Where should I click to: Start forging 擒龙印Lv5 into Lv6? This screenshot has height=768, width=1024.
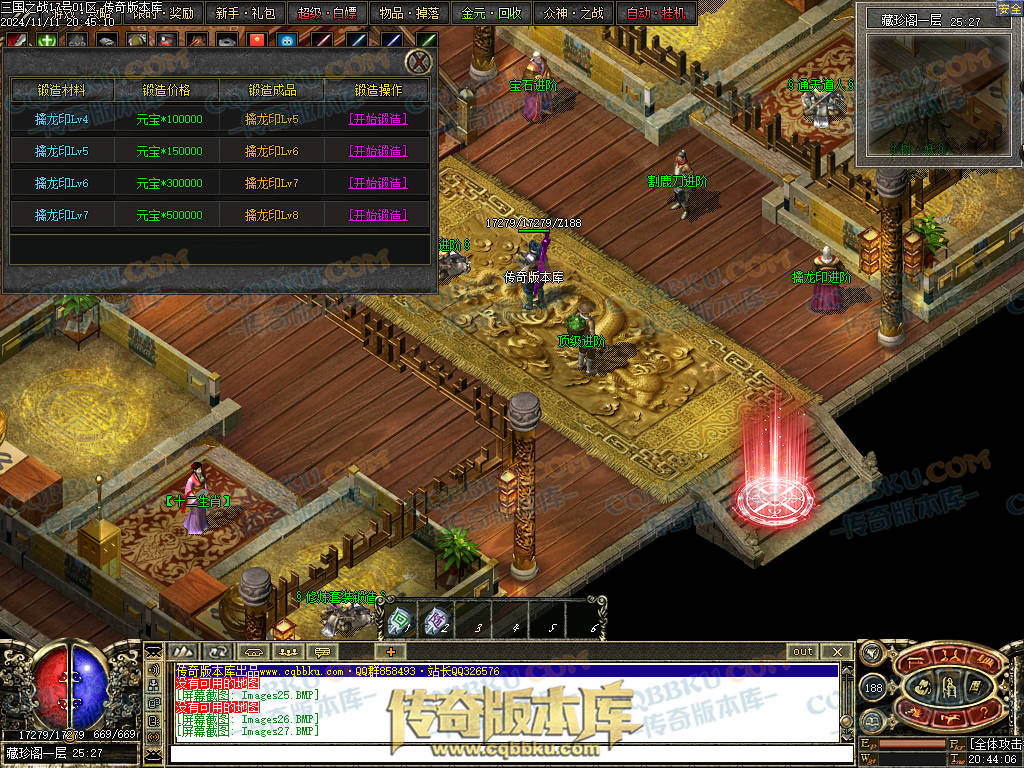click(x=377, y=151)
